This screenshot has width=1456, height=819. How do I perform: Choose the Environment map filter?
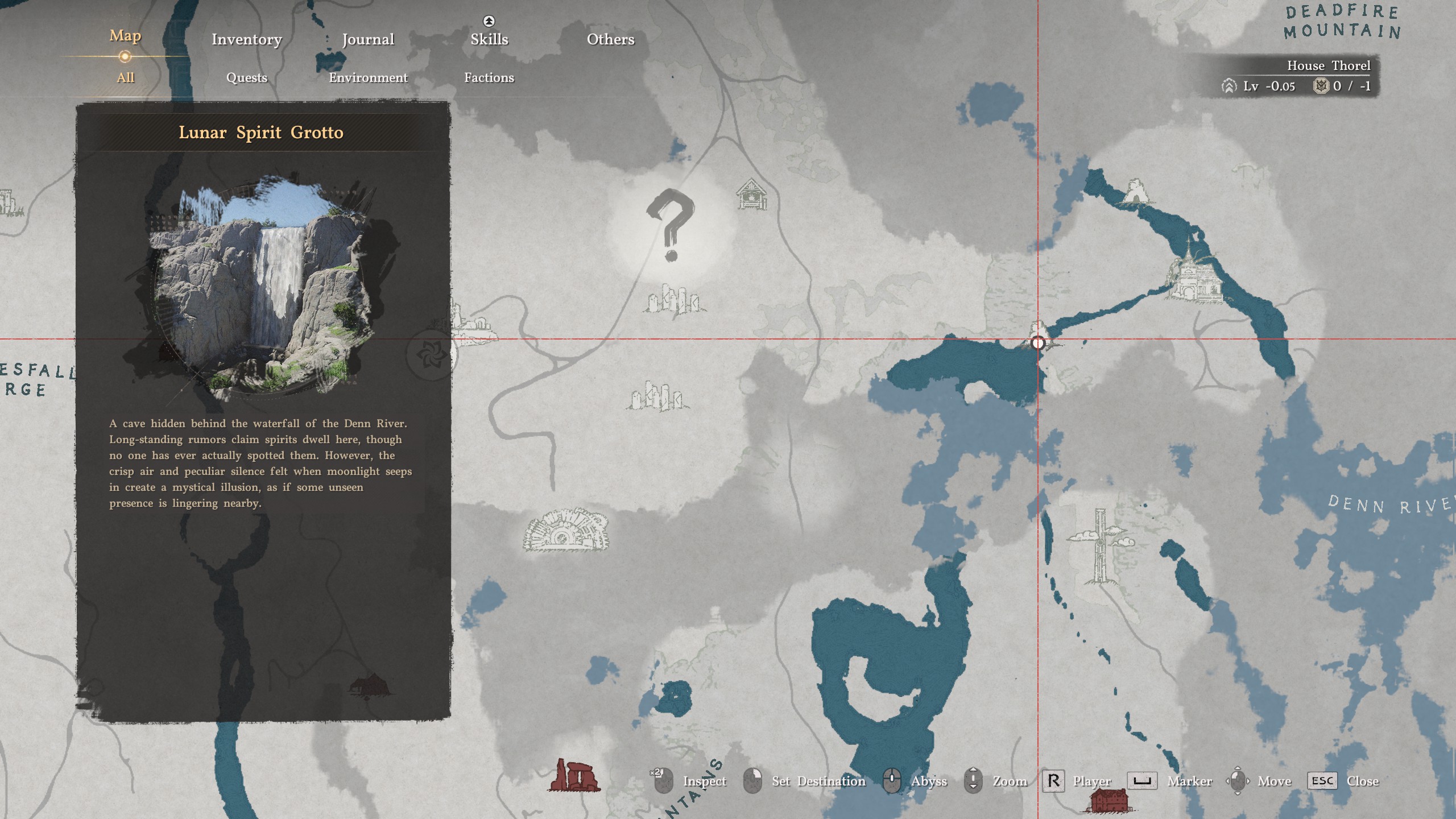[x=368, y=78]
